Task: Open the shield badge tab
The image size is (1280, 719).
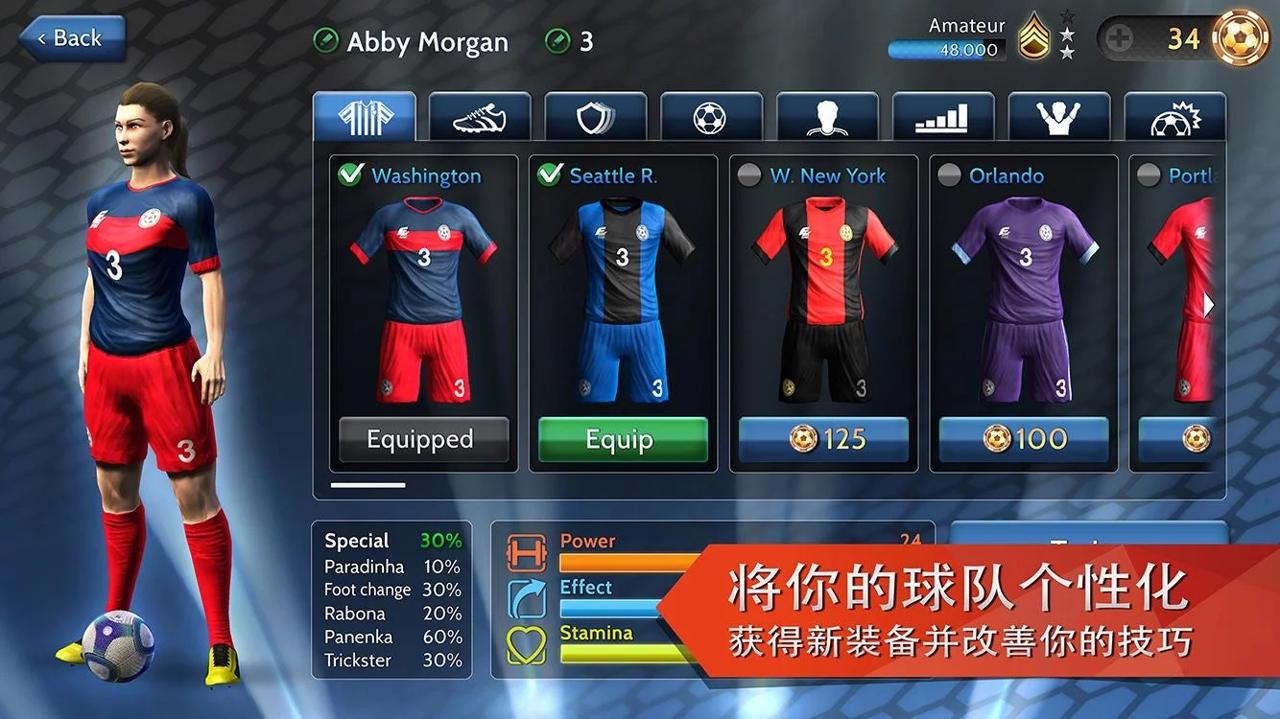Action: tap(596, 118)
